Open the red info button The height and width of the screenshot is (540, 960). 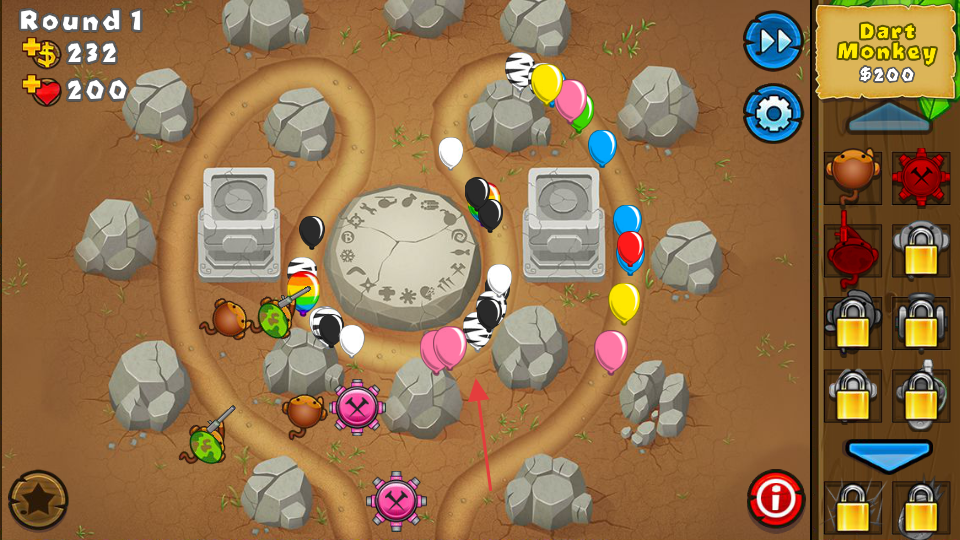point(775,498)
